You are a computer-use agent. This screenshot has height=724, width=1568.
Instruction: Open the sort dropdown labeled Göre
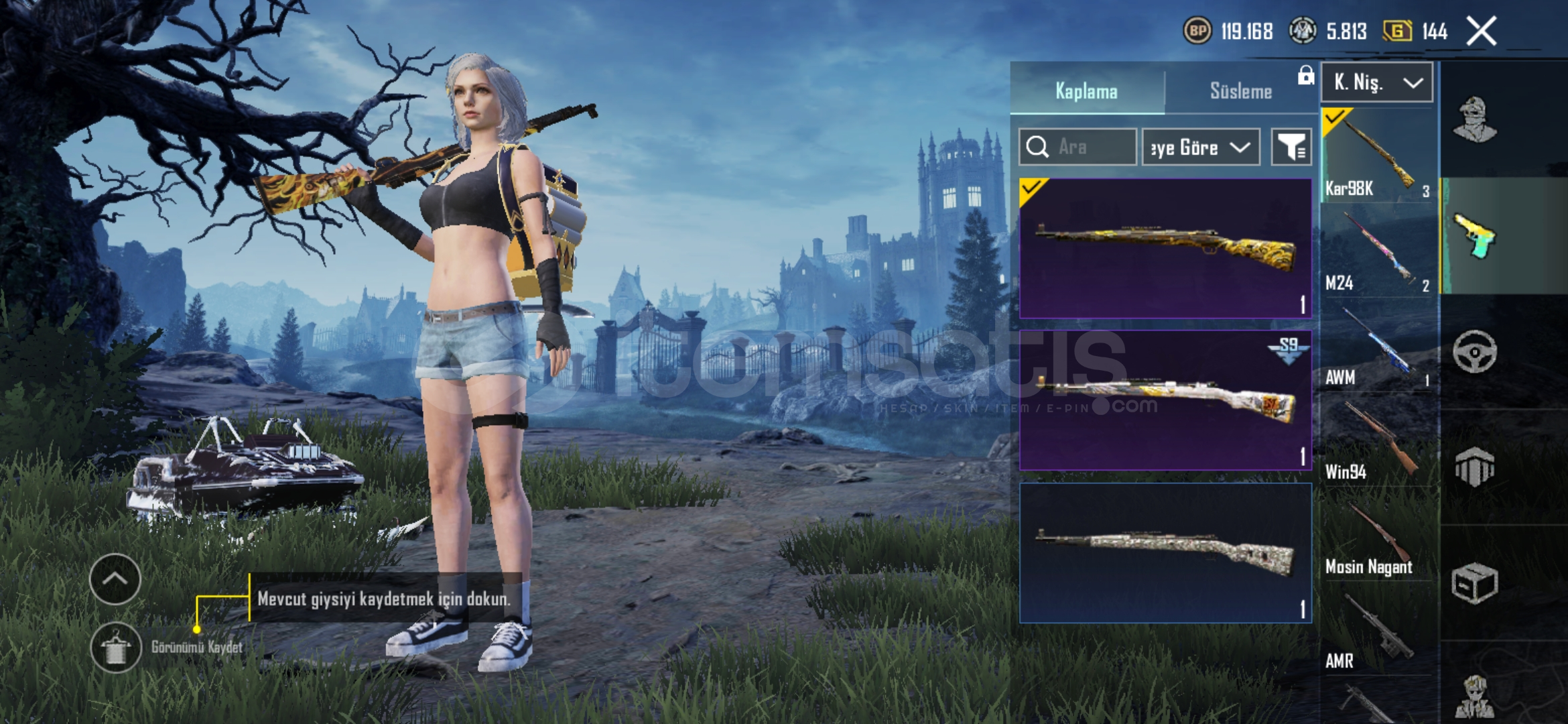point(1200,147)
